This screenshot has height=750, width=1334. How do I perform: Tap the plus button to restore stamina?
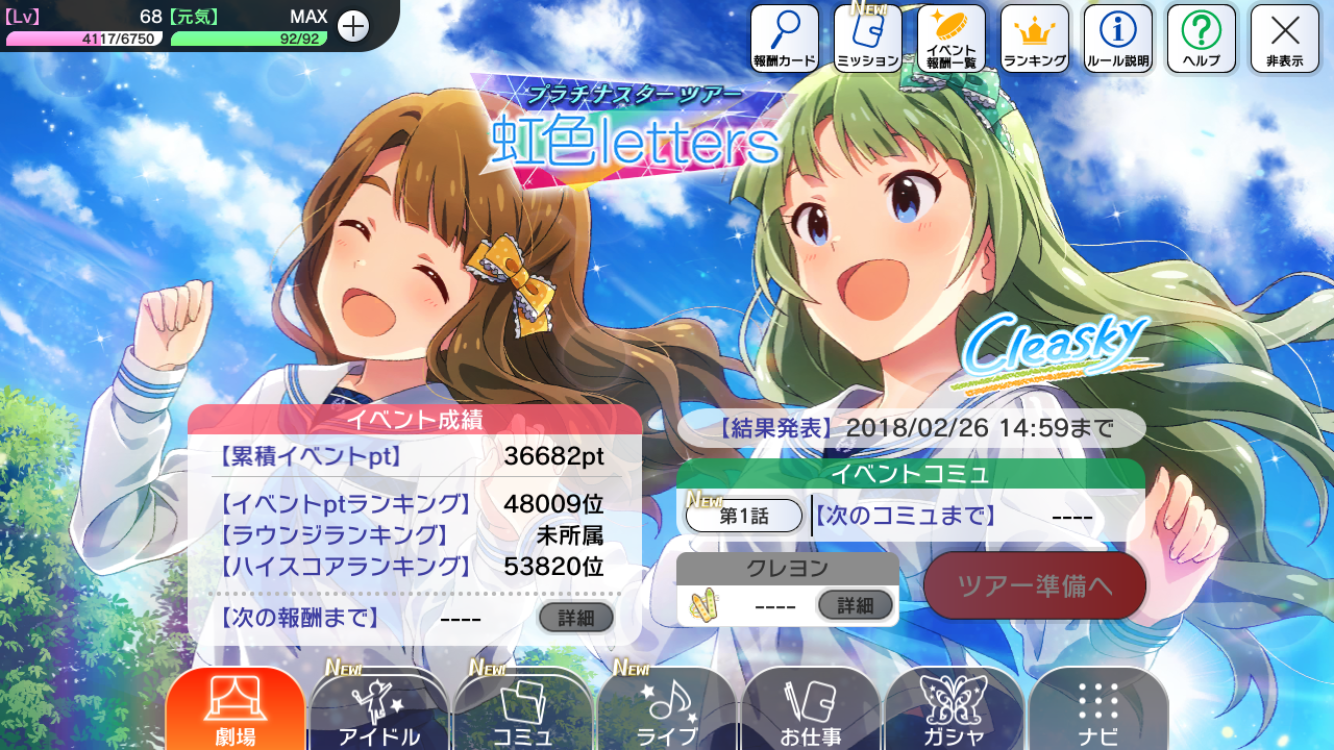353,26
